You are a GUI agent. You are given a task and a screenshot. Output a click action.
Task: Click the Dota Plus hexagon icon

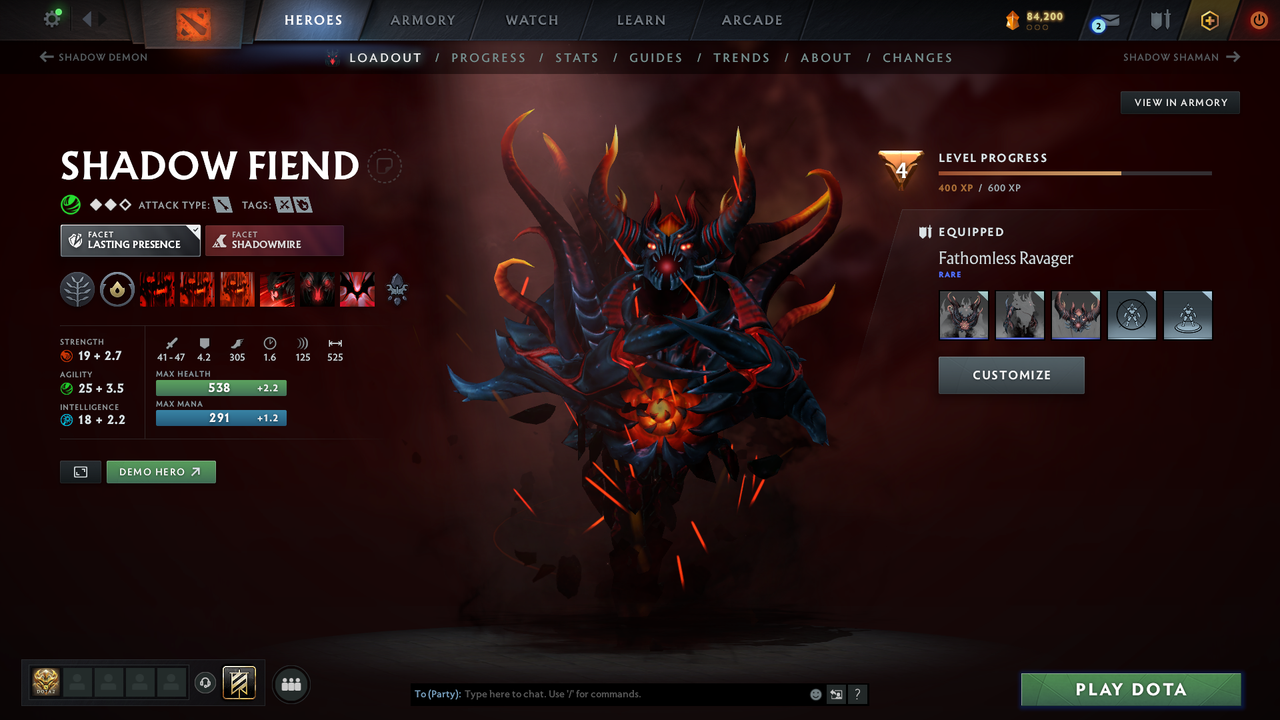click(x=1209, y=20)
